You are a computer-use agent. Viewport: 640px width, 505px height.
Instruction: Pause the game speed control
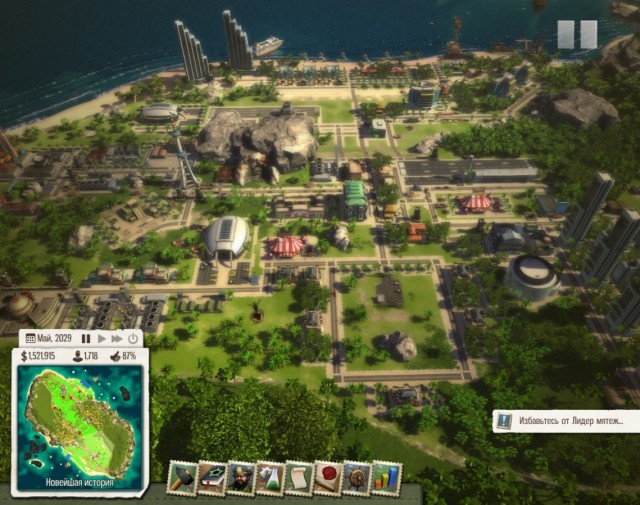pos(86,339)
